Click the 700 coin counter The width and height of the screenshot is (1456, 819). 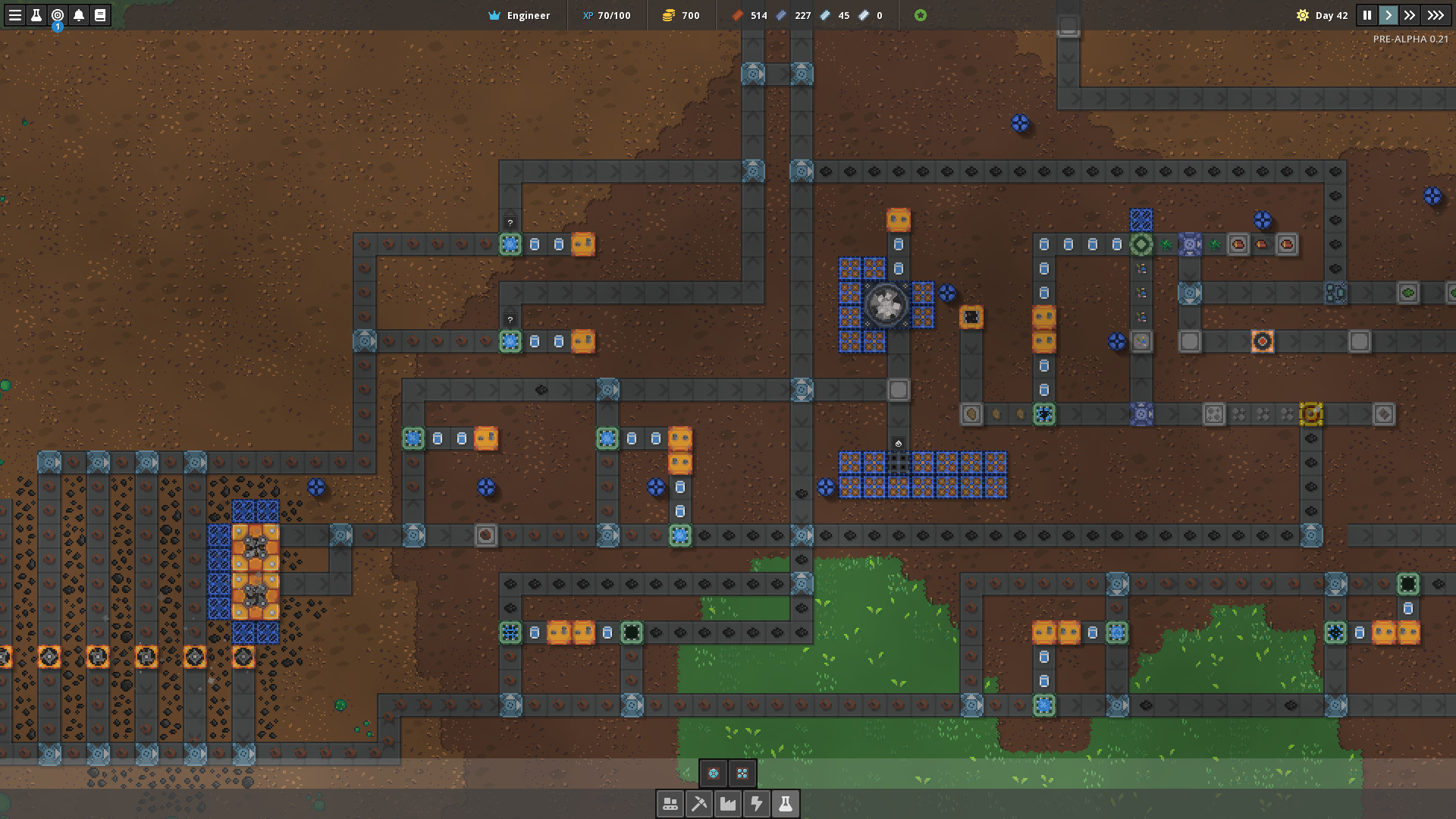681,15
